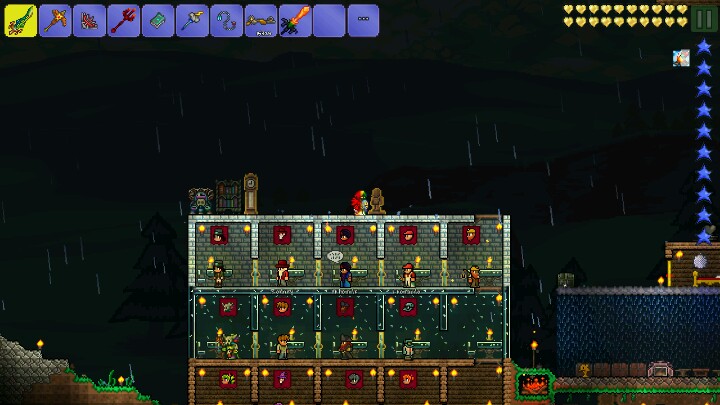720x405 pixels.
Task: Select the blue grappling hook slot
Action: tap(226, 20)
